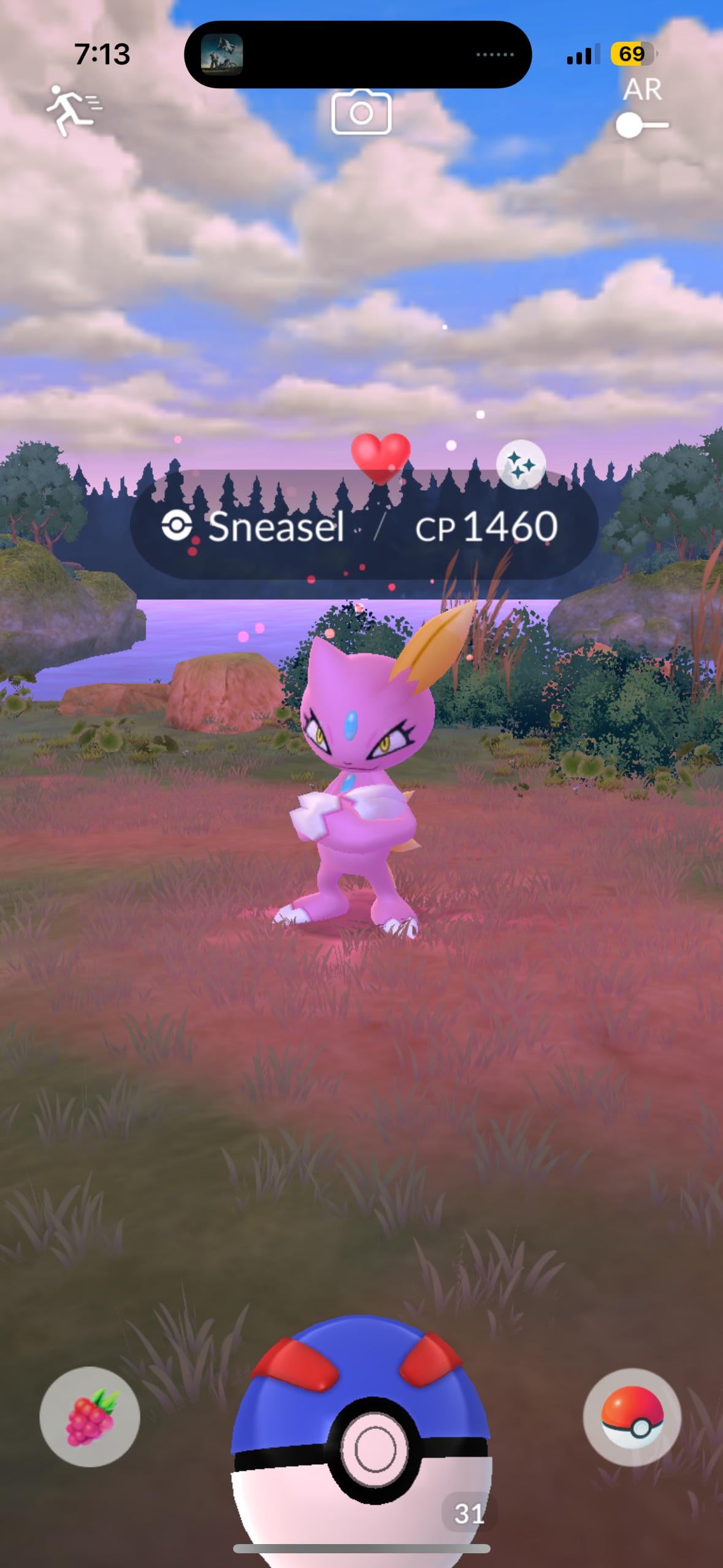Flee the encounter with the running icon
Screen dimensions: 723x1568
74,110
